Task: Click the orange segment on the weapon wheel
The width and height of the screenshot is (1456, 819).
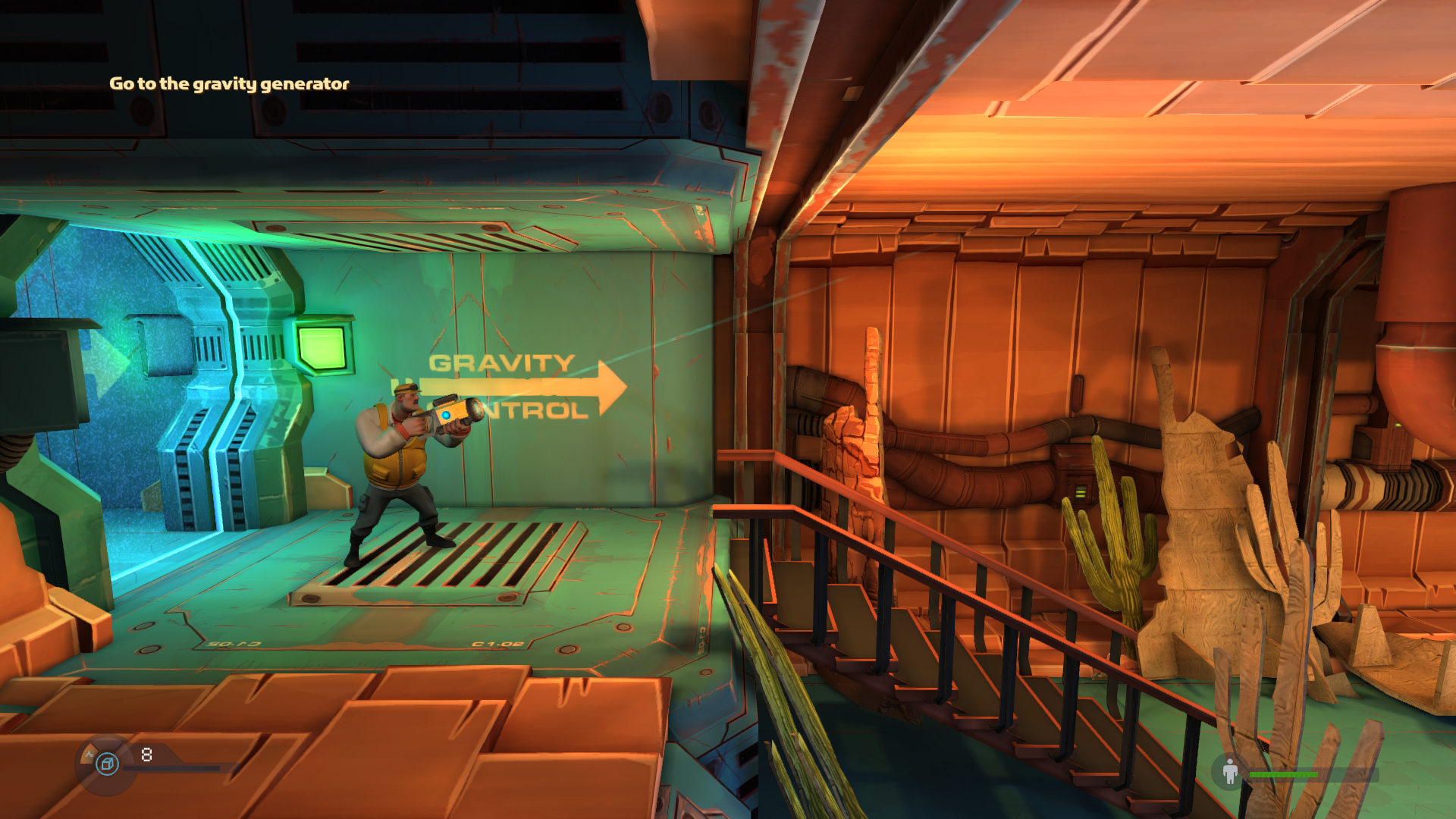Action: 89,754
